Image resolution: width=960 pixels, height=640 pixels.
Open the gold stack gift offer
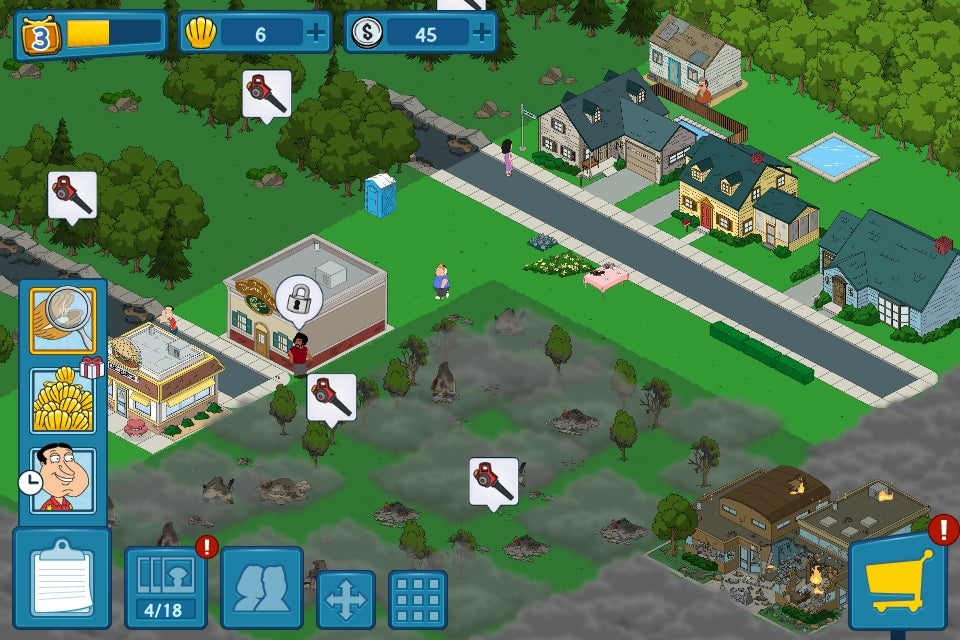pos(62,400)
